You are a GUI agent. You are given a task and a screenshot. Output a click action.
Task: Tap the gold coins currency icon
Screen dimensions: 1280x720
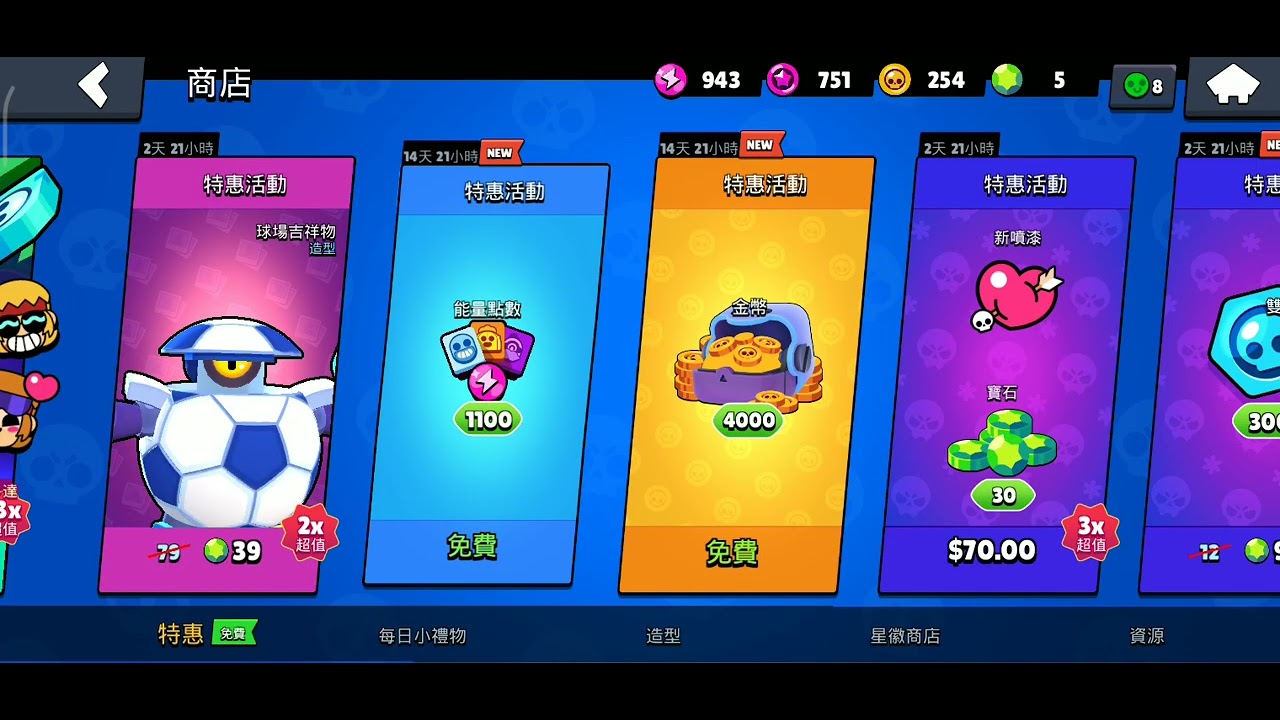895,80
